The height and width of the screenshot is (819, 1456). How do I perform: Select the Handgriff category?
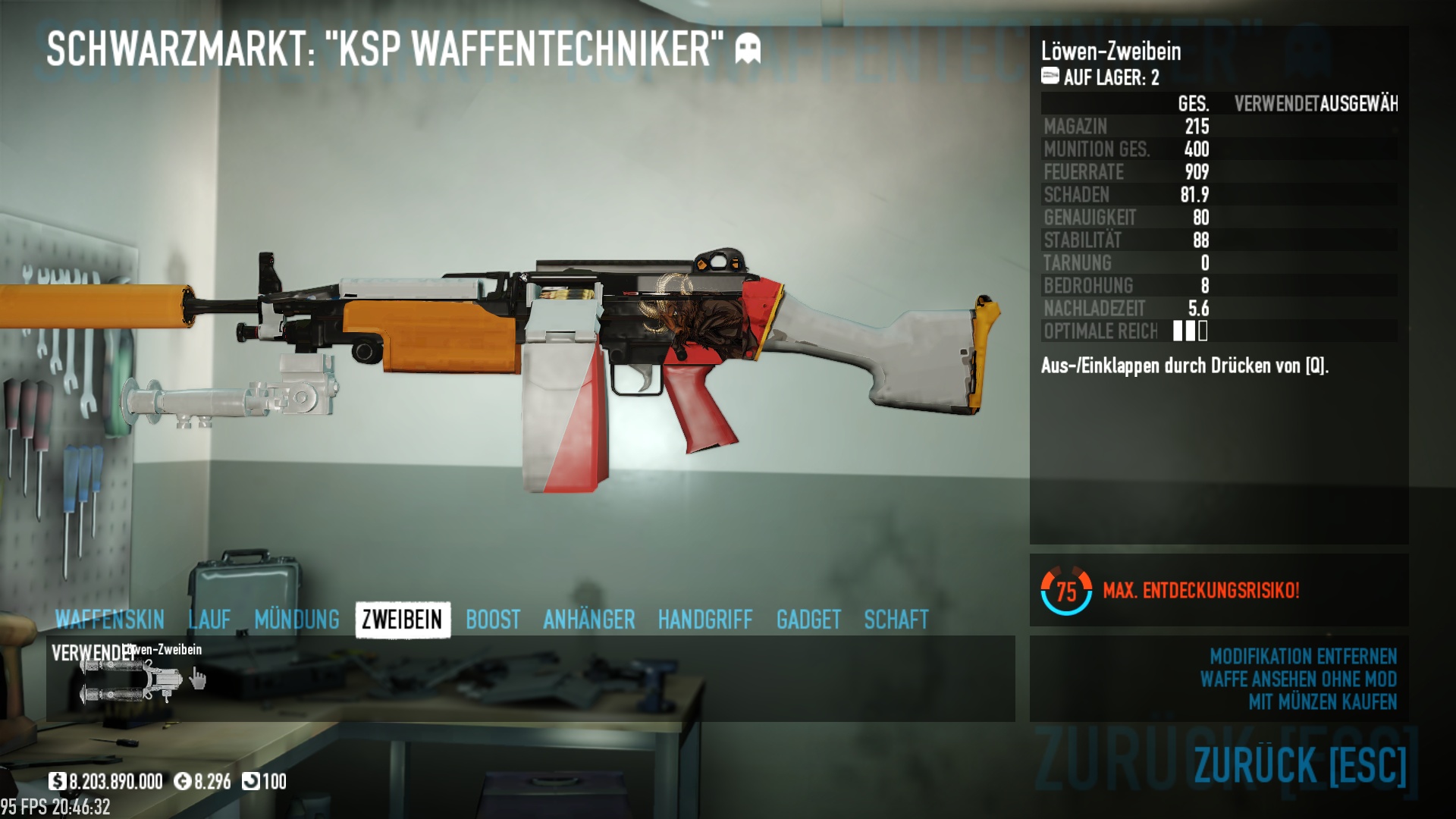[705, 620]
